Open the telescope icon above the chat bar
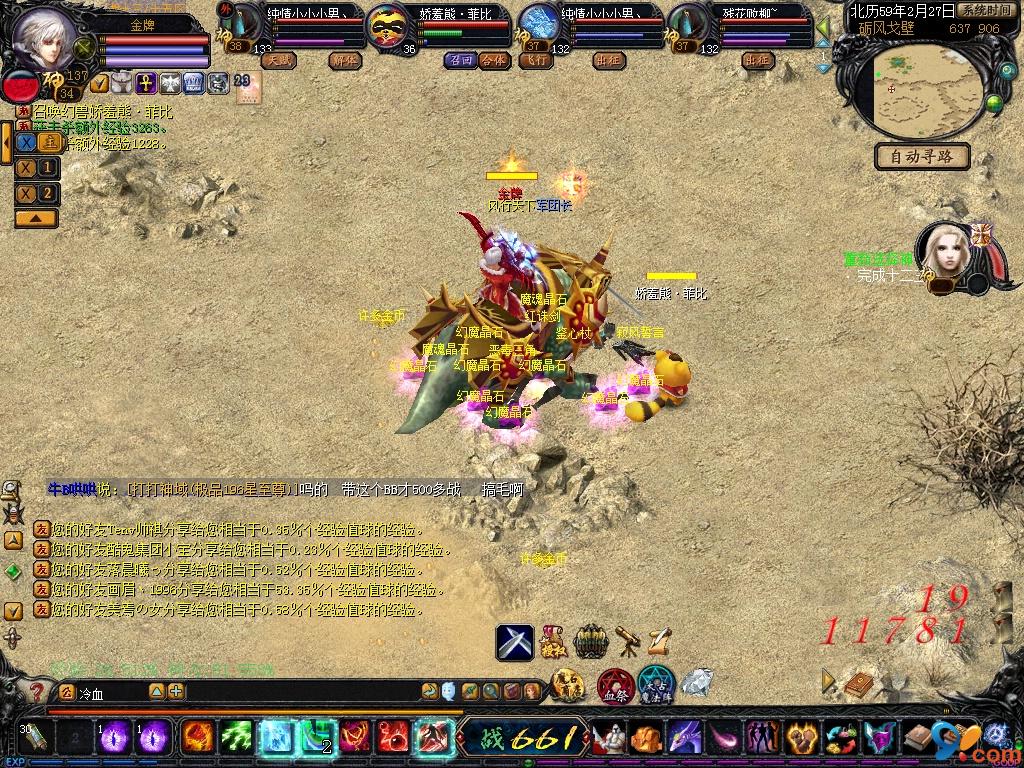This screenshot has width=1024, height=768. [x=628, y=639]
